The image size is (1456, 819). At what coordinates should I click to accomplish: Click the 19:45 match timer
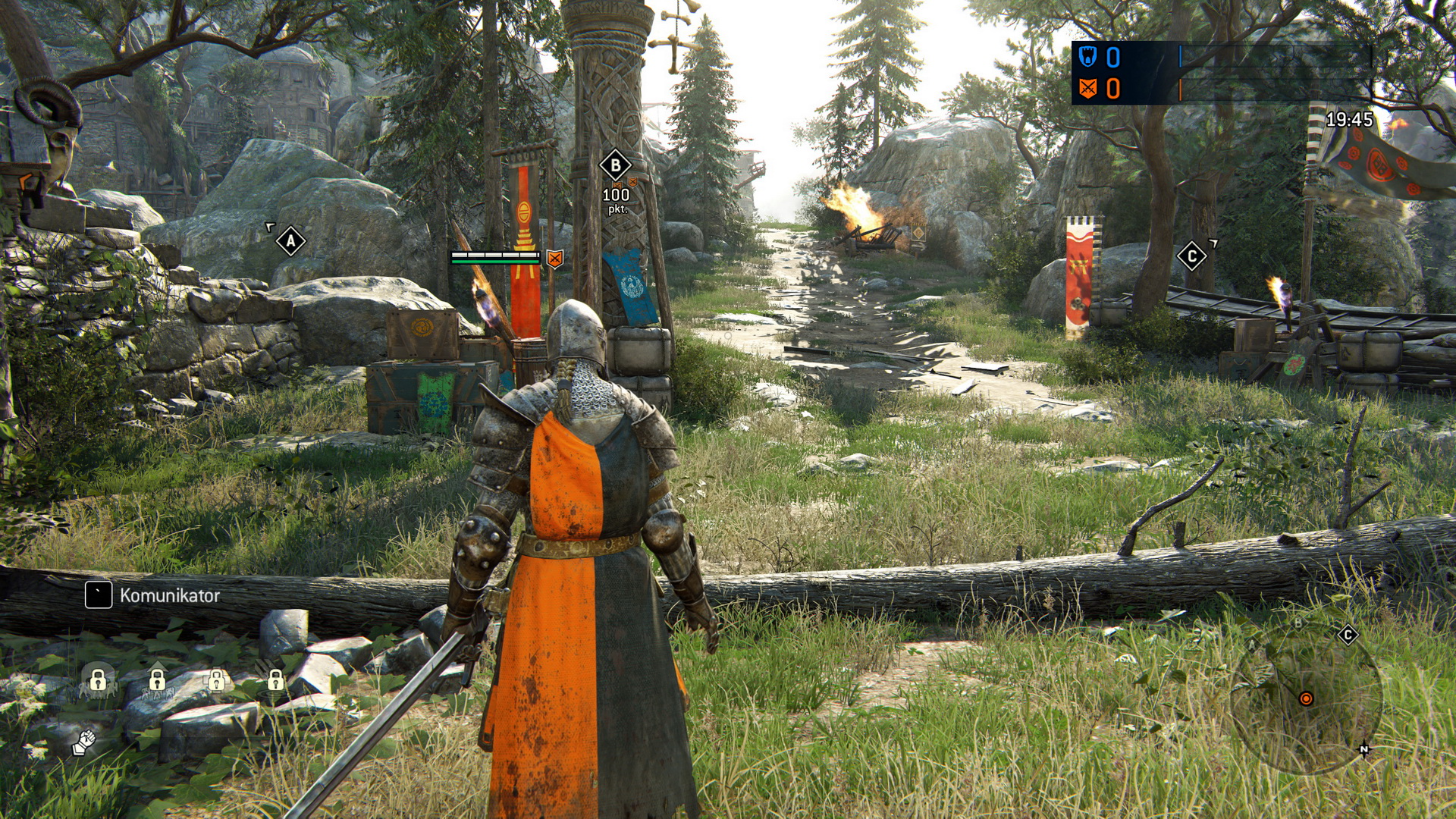[1350, 118]
